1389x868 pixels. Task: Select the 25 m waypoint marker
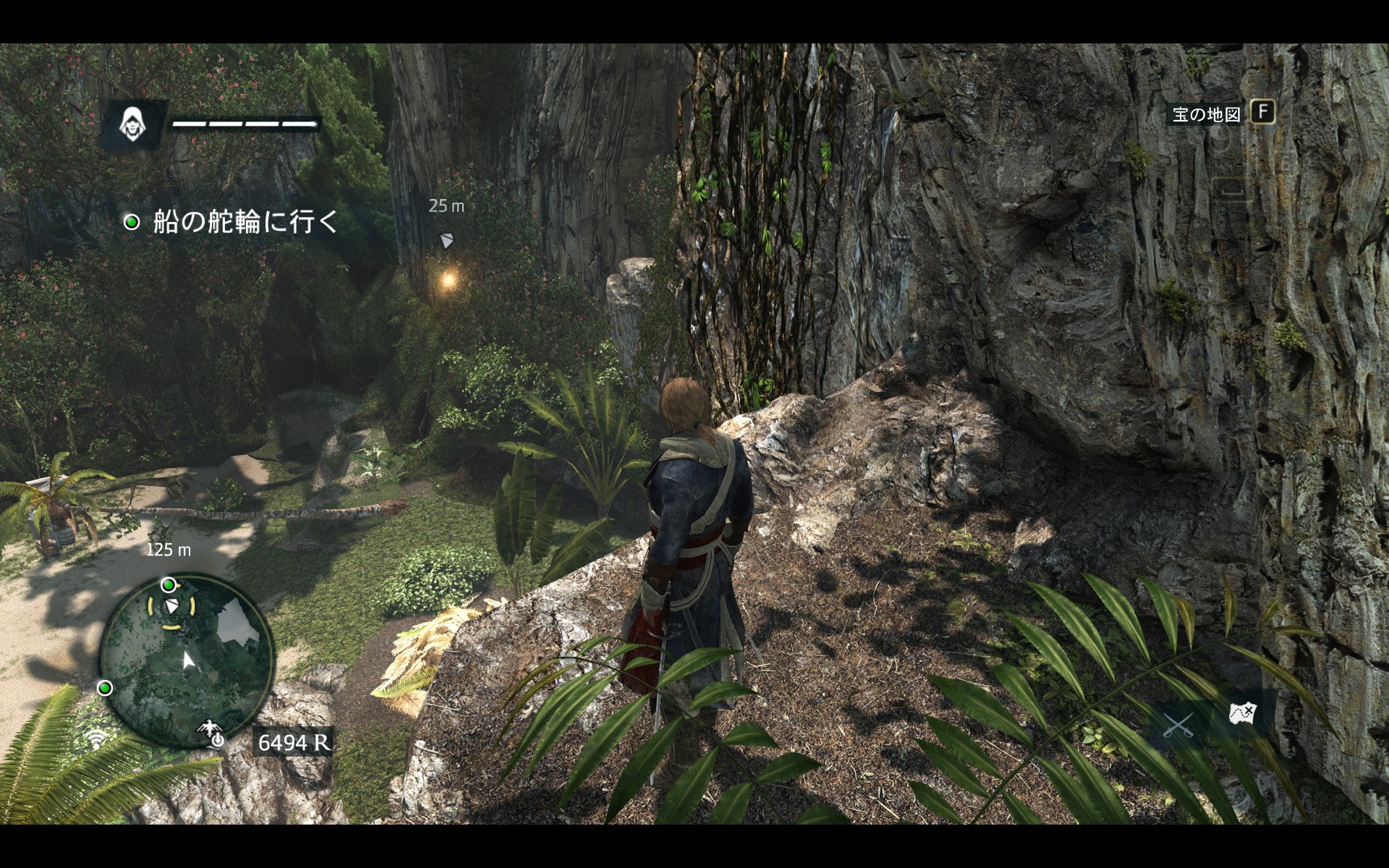coord(447,240)
